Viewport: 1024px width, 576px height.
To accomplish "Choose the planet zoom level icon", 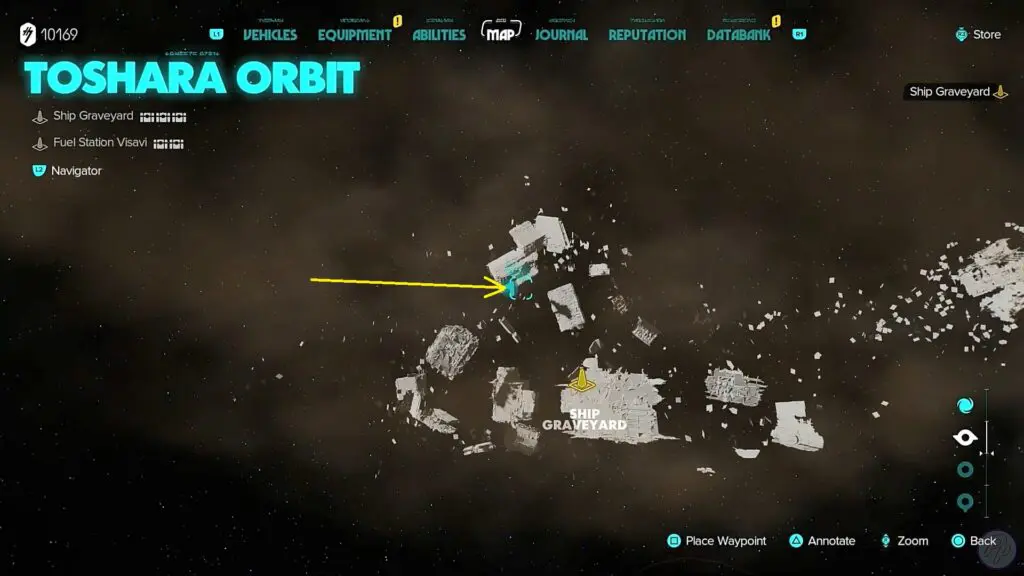I will pos(965,470).
